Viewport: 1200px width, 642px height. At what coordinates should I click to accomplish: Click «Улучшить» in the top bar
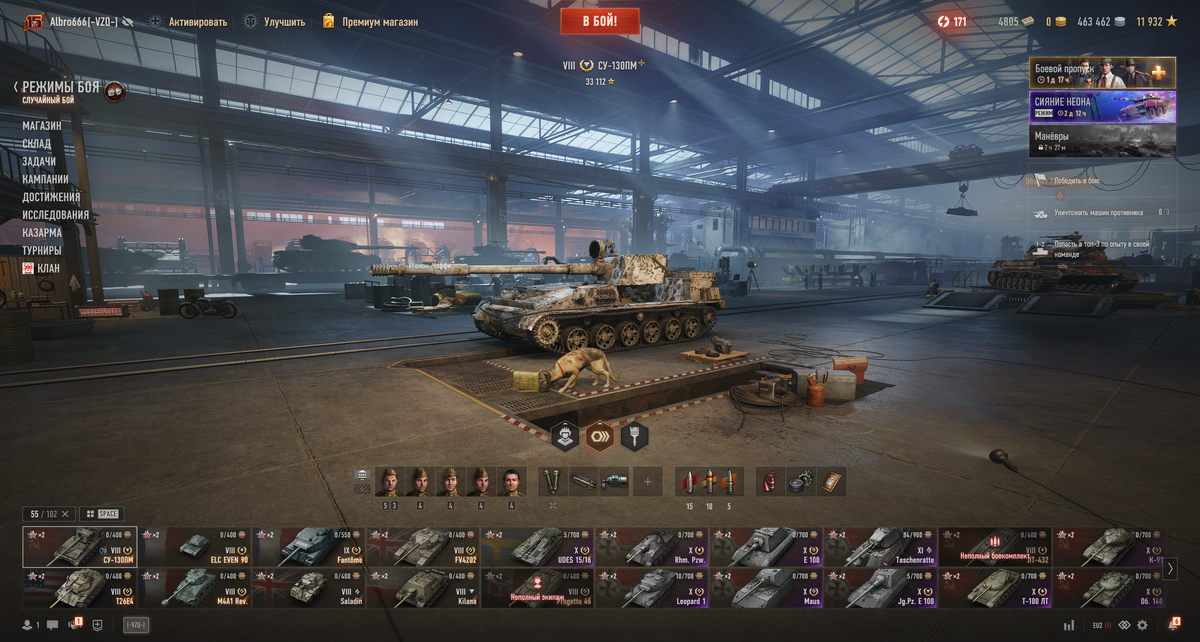pos(284,22)
